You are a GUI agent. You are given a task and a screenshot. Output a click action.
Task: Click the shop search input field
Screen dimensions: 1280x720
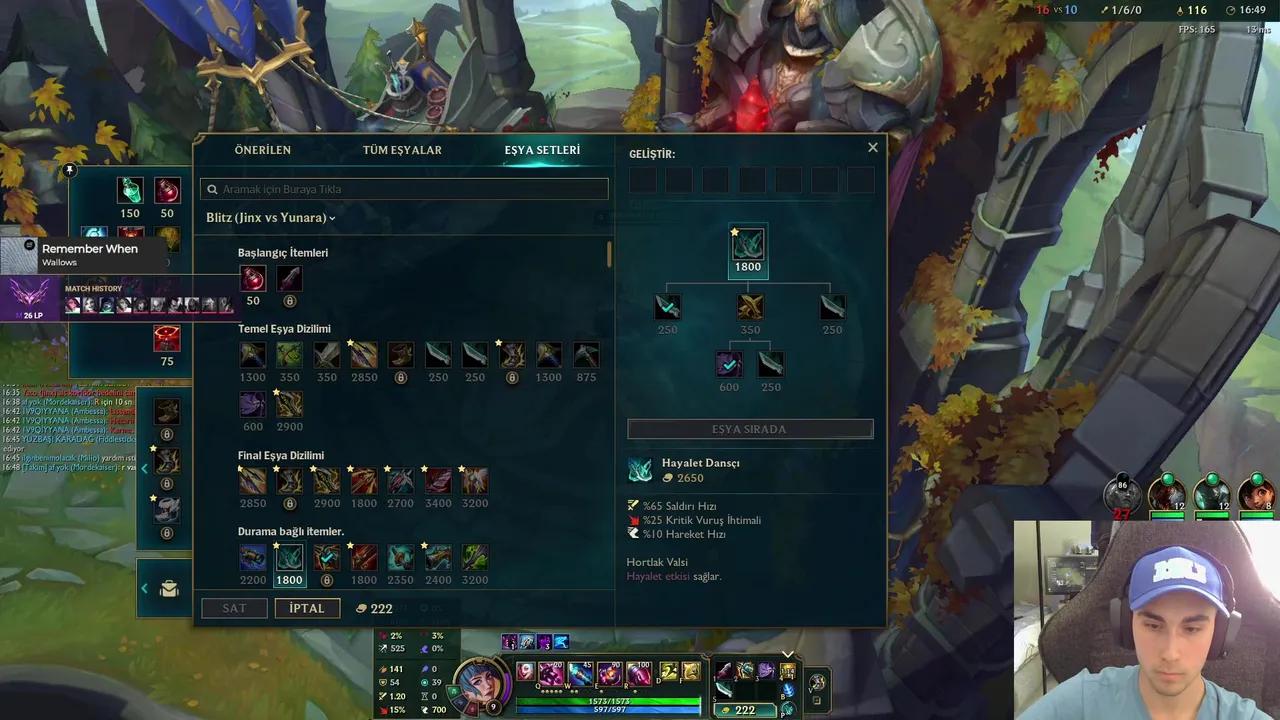400,189
